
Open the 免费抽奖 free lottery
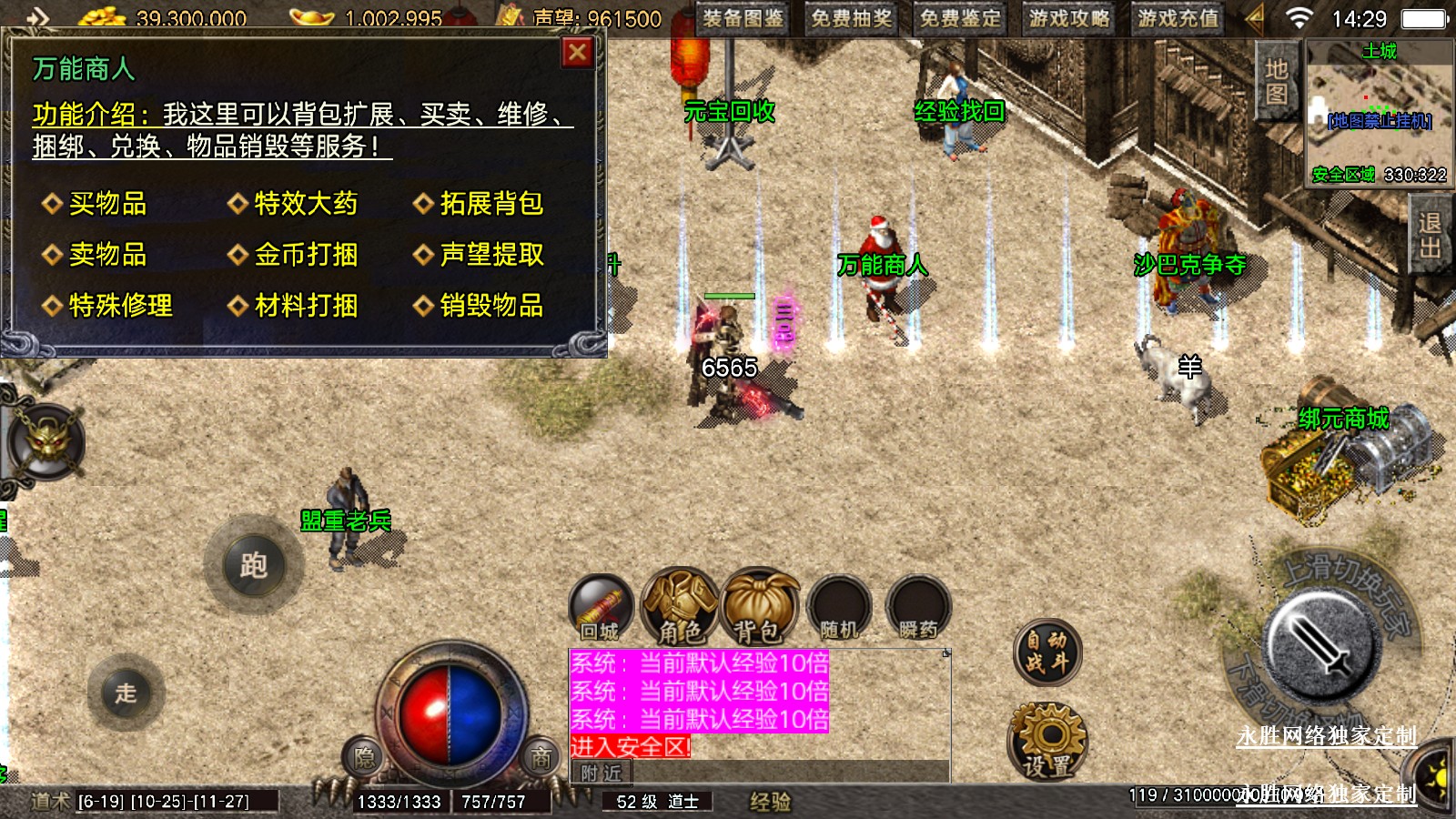tap(852, 18)
